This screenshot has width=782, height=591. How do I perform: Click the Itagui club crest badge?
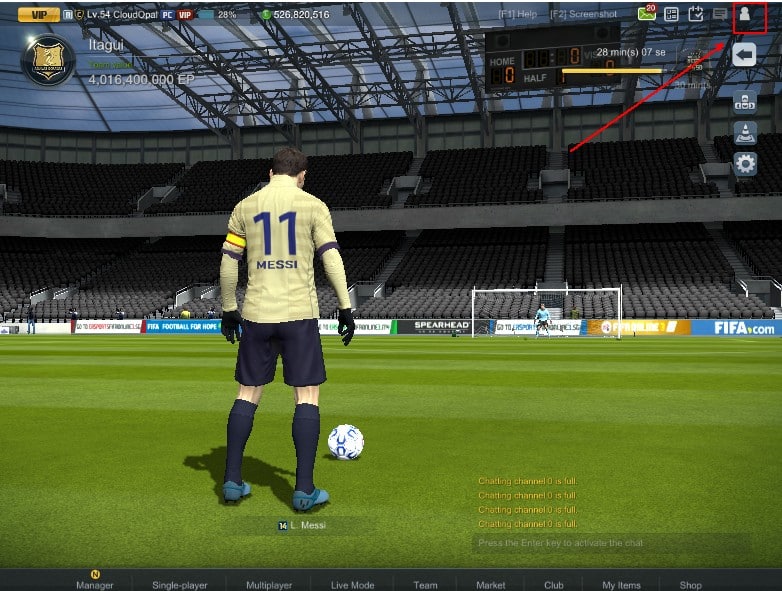click(48, 60)
